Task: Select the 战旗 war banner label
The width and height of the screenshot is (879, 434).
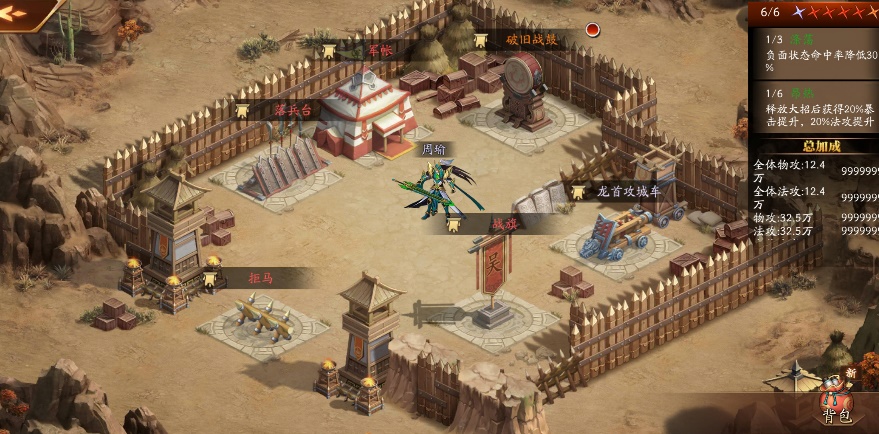Action: coord(502,224)
